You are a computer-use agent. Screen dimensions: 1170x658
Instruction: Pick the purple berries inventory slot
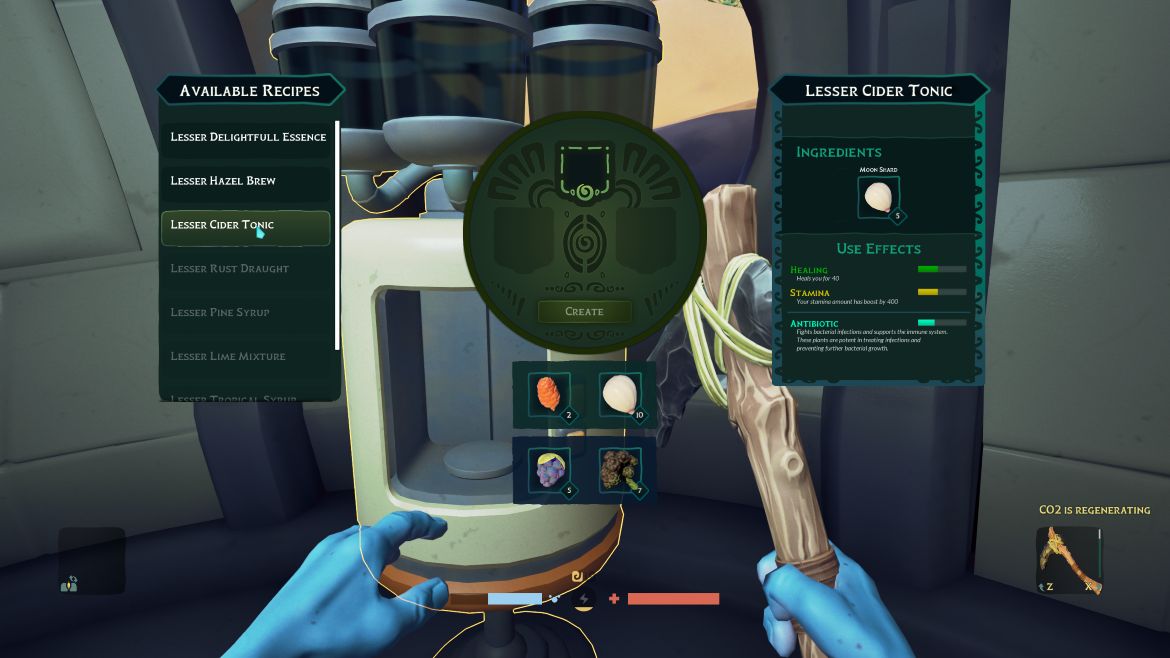pyautogui.click(x=549, y=469)
